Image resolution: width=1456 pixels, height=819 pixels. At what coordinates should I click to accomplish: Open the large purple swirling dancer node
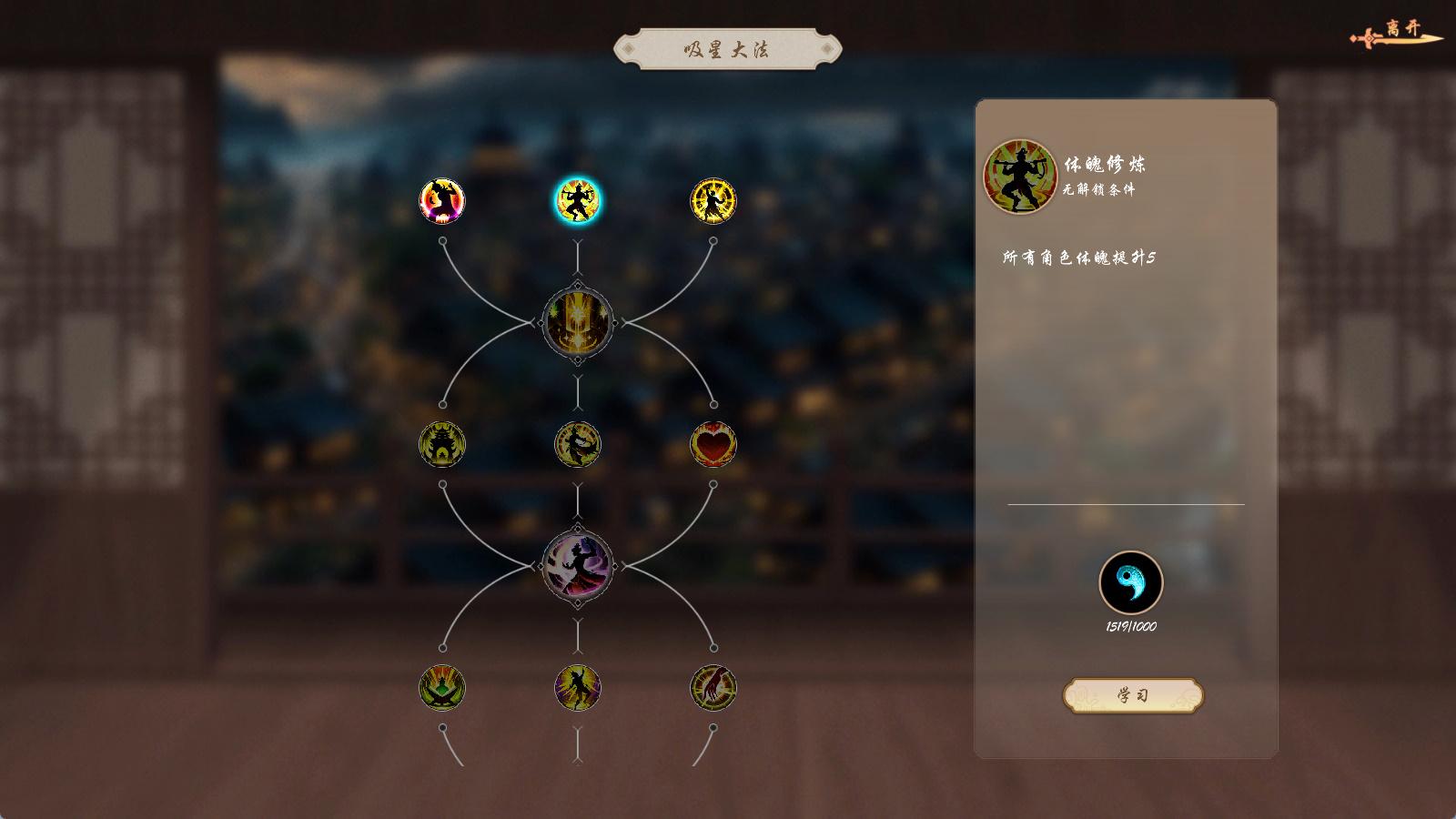tap(578, 566)
